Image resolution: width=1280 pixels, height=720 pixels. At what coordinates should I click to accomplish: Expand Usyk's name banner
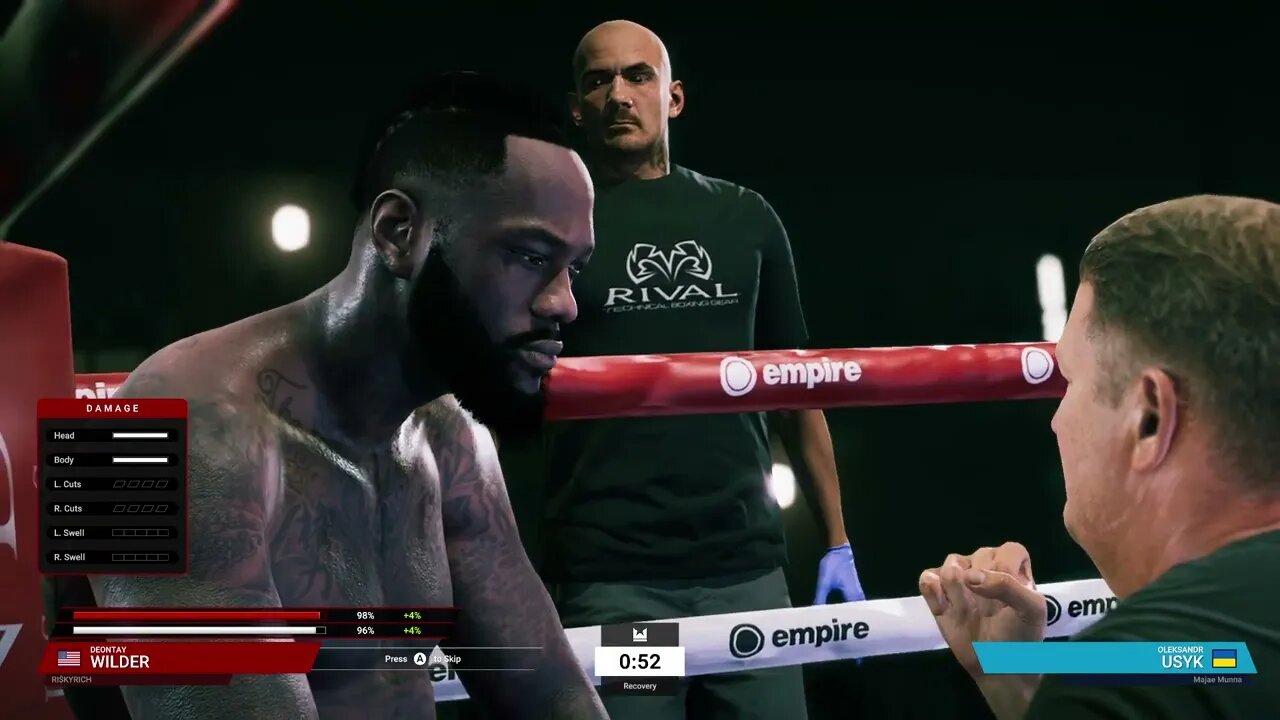pyautogui.click(x=1180, y=659)
